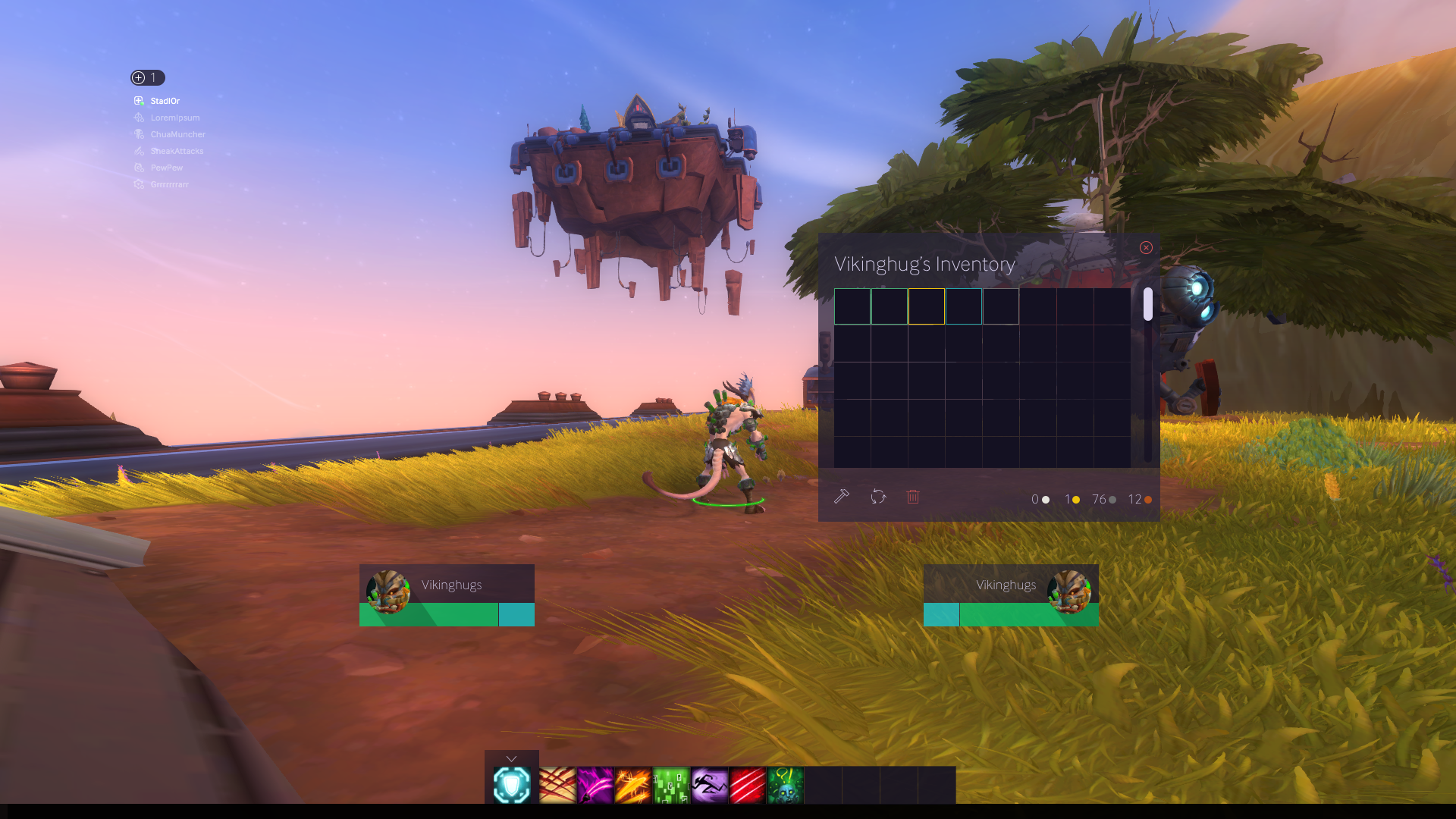Select LoremIpsum in the group list

[x=174, y=118]
